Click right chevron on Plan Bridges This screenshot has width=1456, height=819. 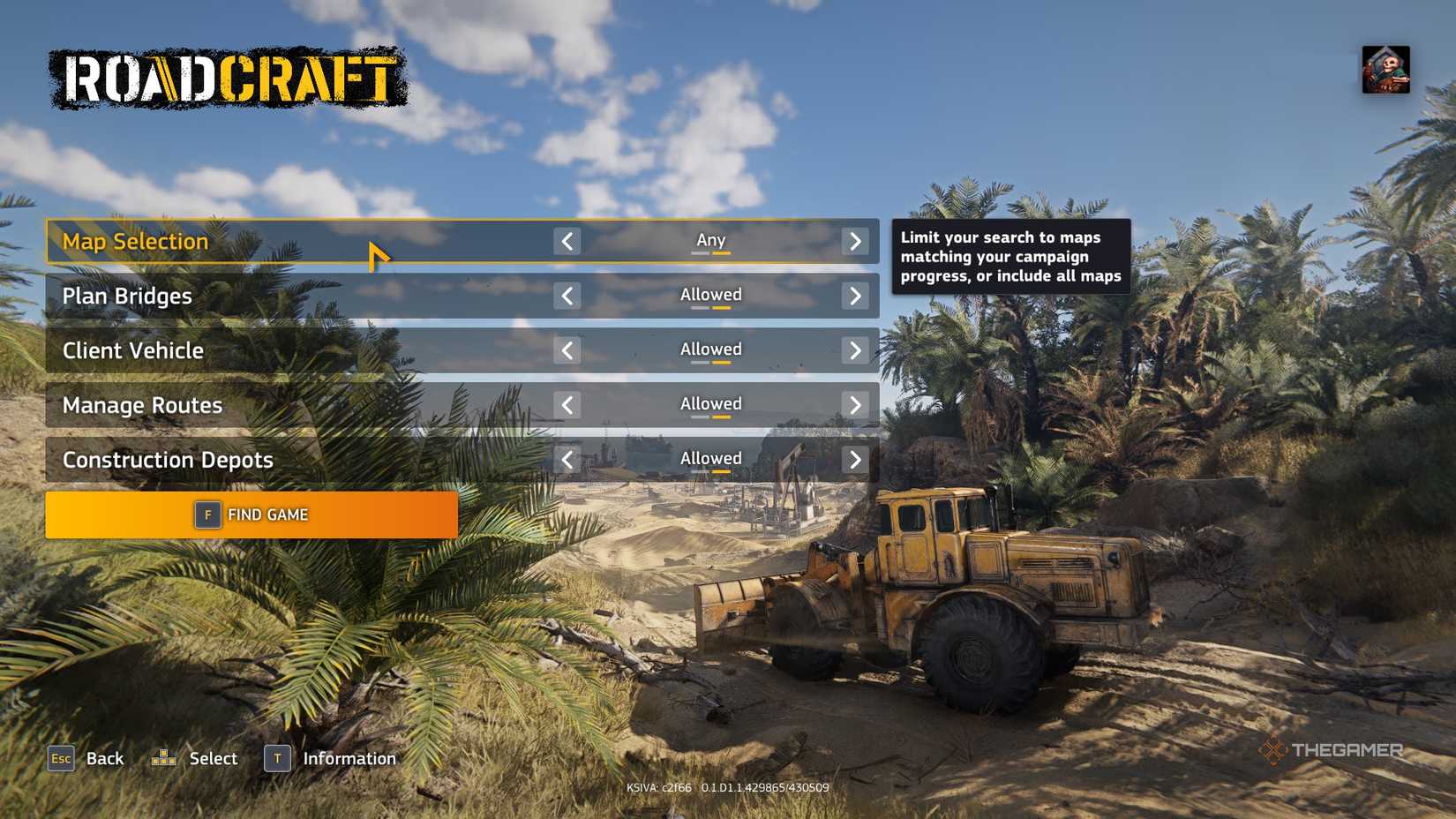coord(853,296)
